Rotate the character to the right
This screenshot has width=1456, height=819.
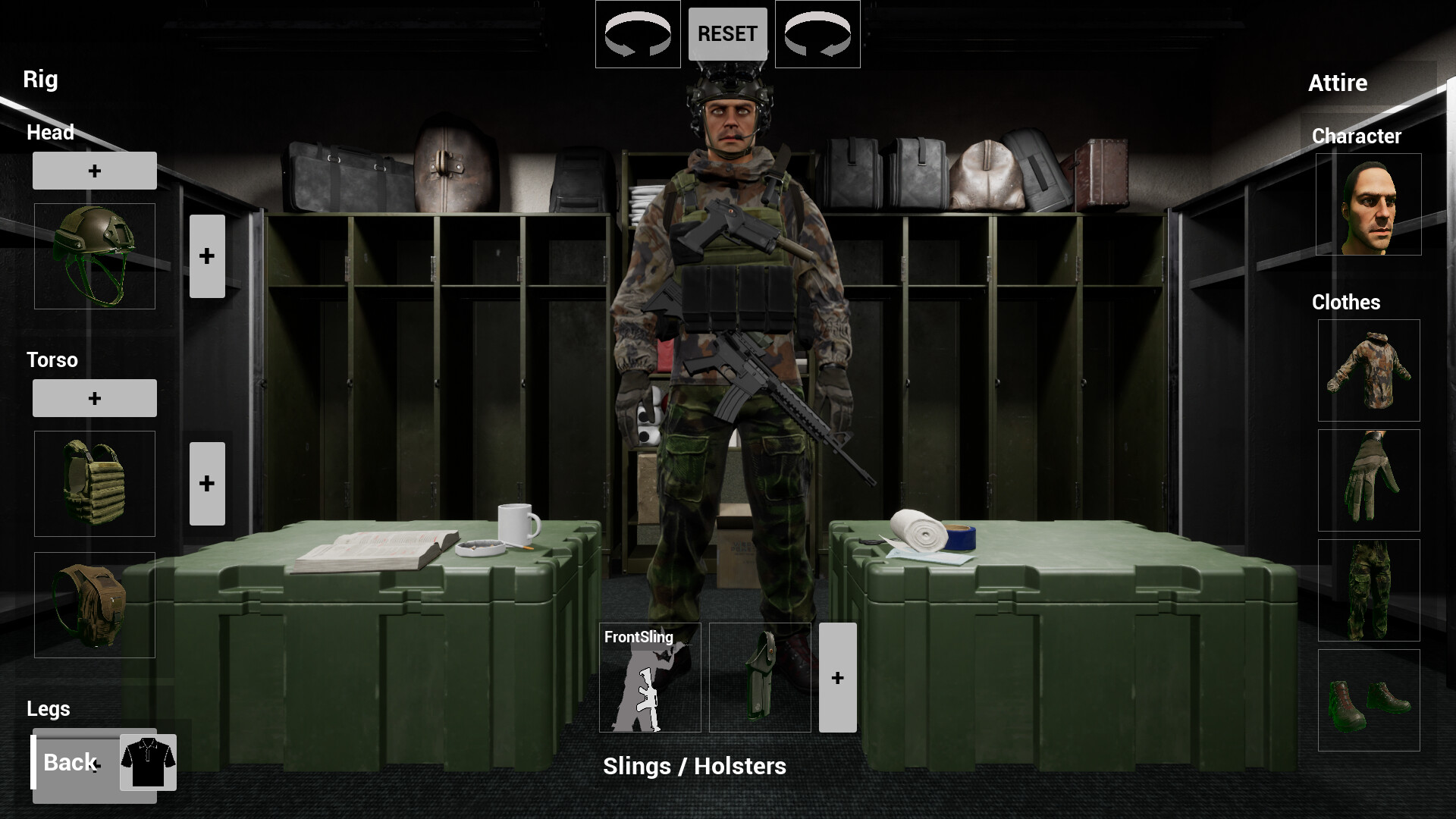[x=817, y=33]
